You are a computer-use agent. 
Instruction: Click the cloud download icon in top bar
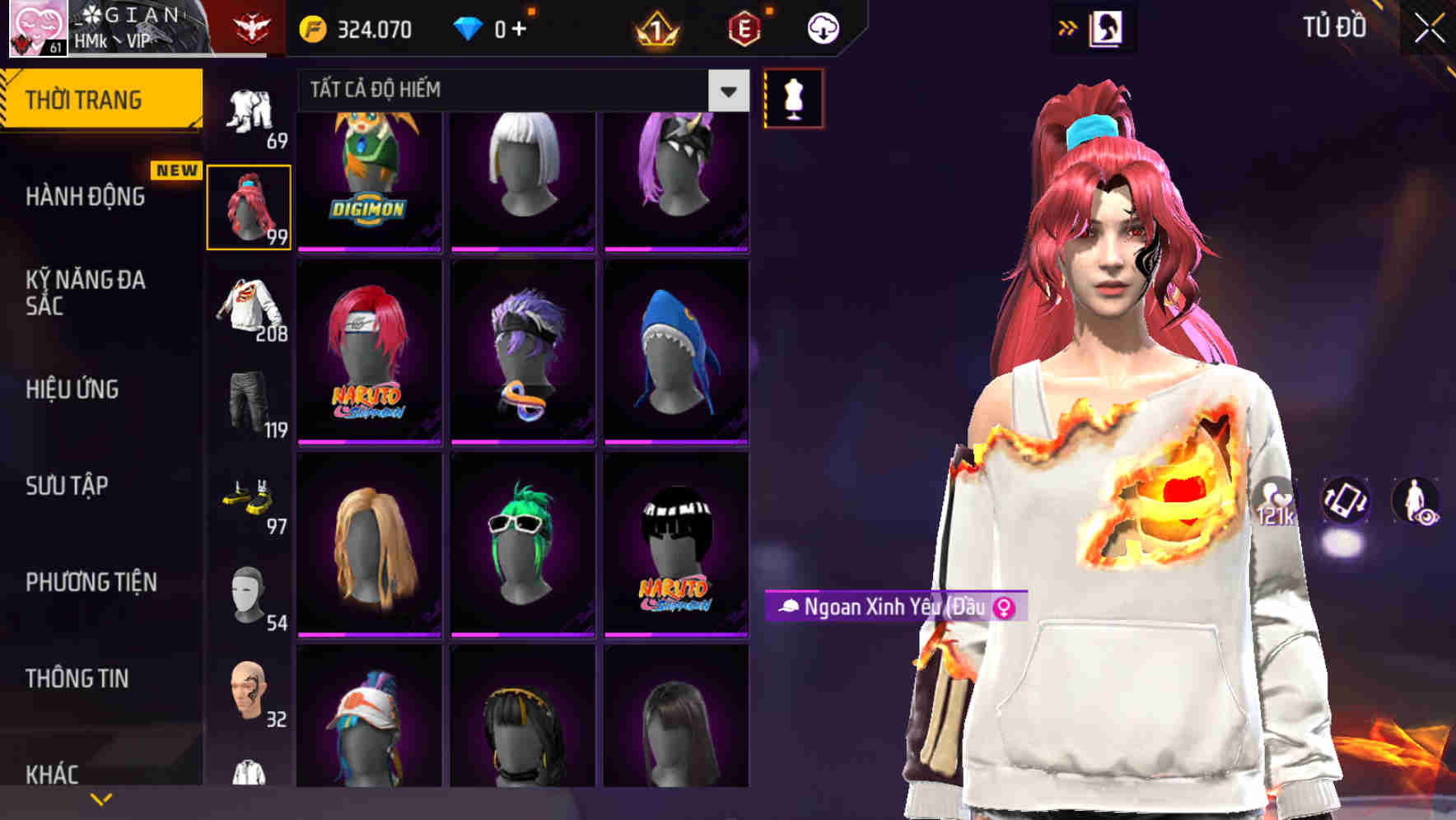point(823,27)
